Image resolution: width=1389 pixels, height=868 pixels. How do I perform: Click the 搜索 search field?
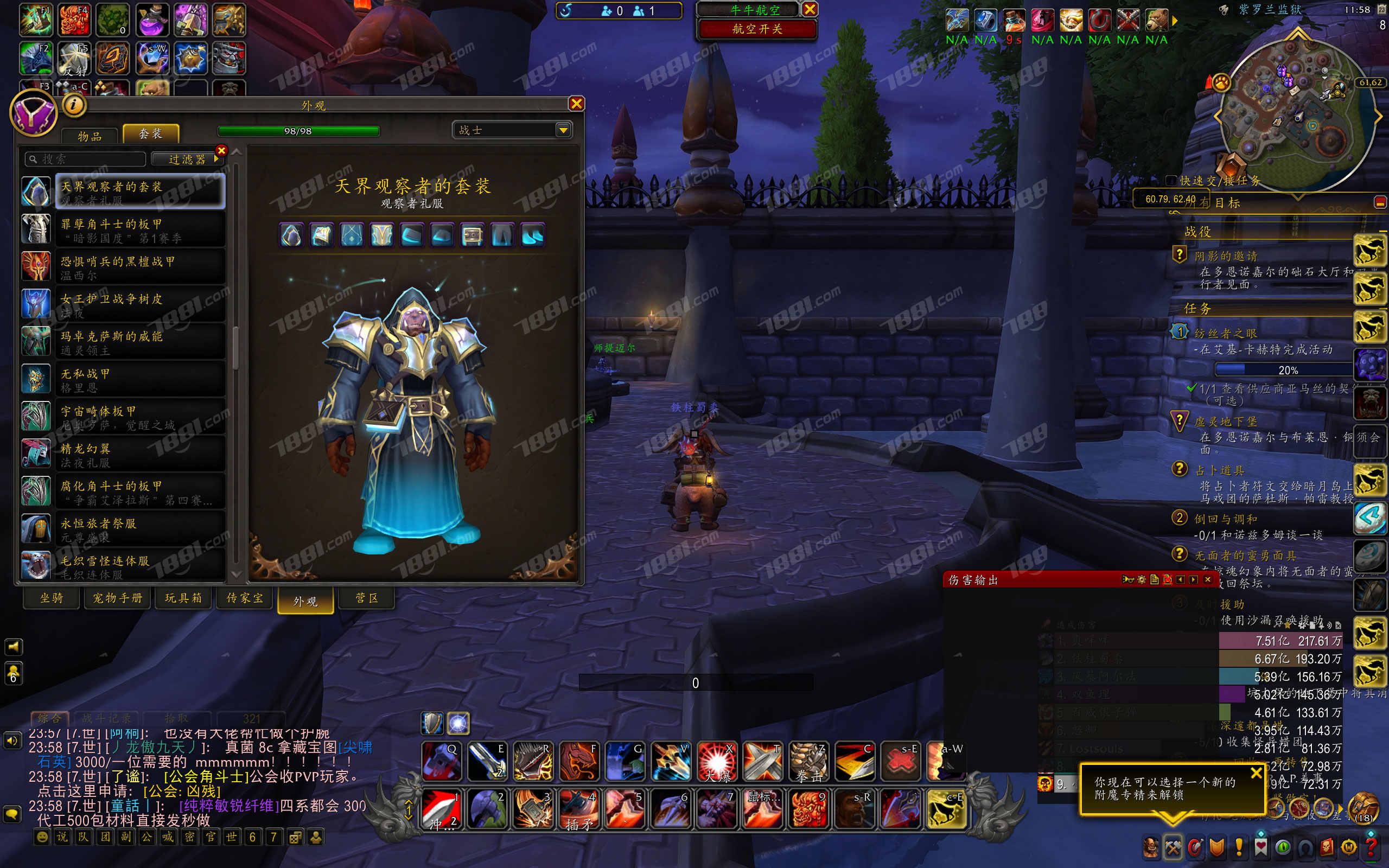(86, 159)
